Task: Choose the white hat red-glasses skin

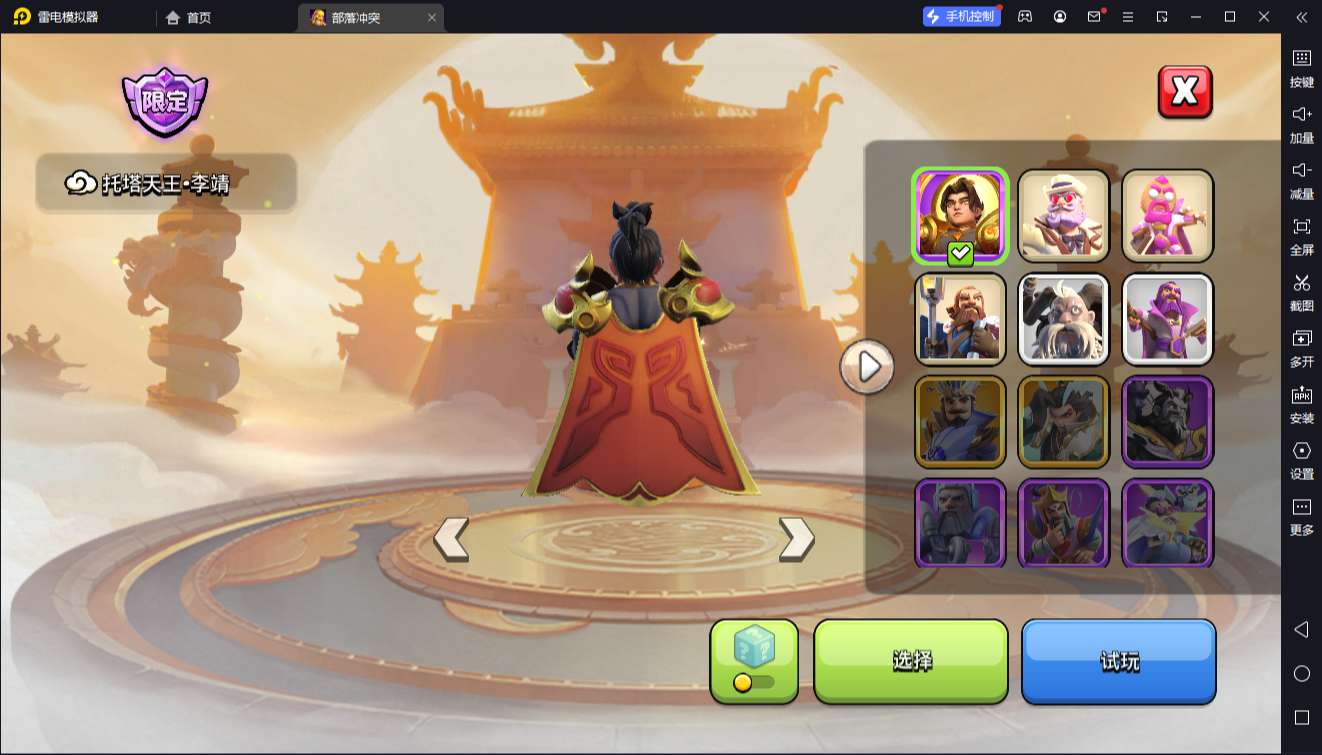Action: 1064,216
